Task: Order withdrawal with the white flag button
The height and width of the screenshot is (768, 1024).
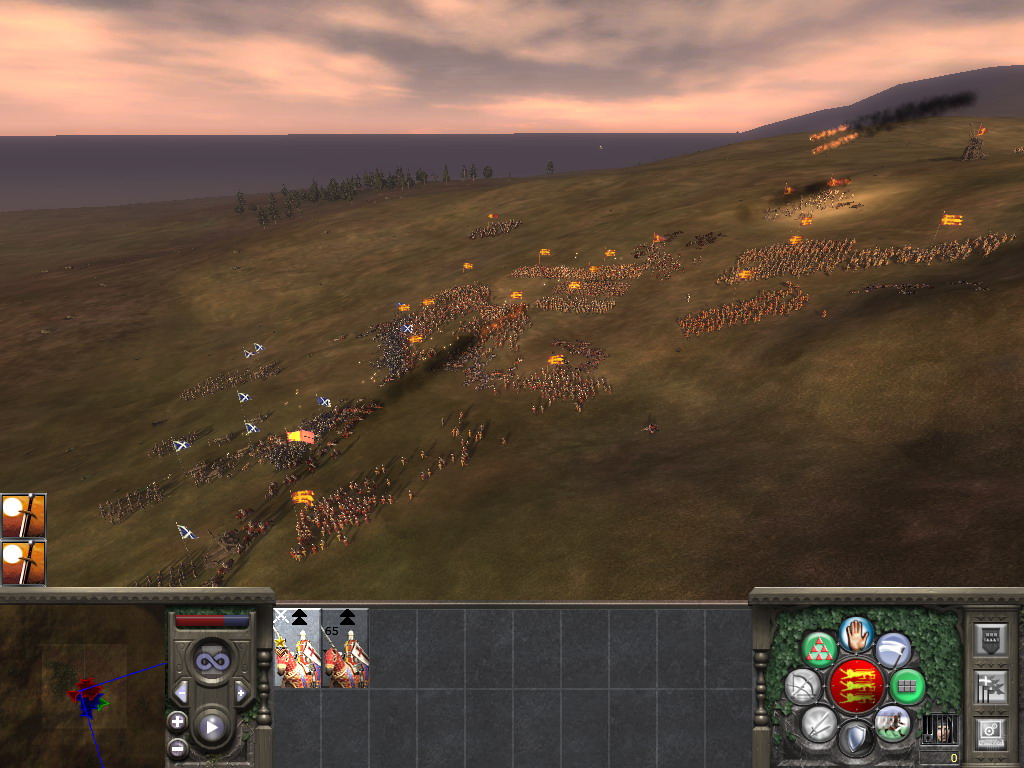Action: pyautogui.click(x=893, y=650)
